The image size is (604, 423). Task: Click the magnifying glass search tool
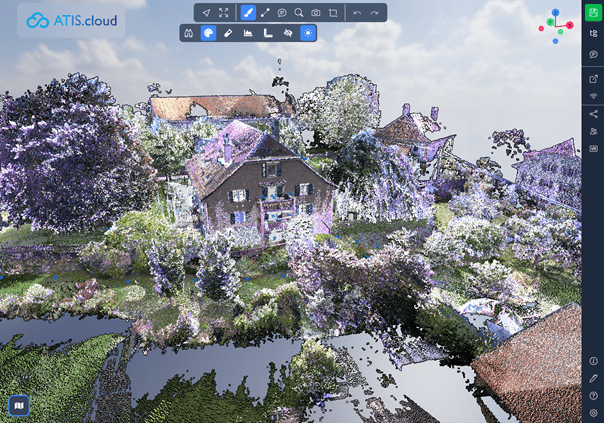click(x=299, y=13)
